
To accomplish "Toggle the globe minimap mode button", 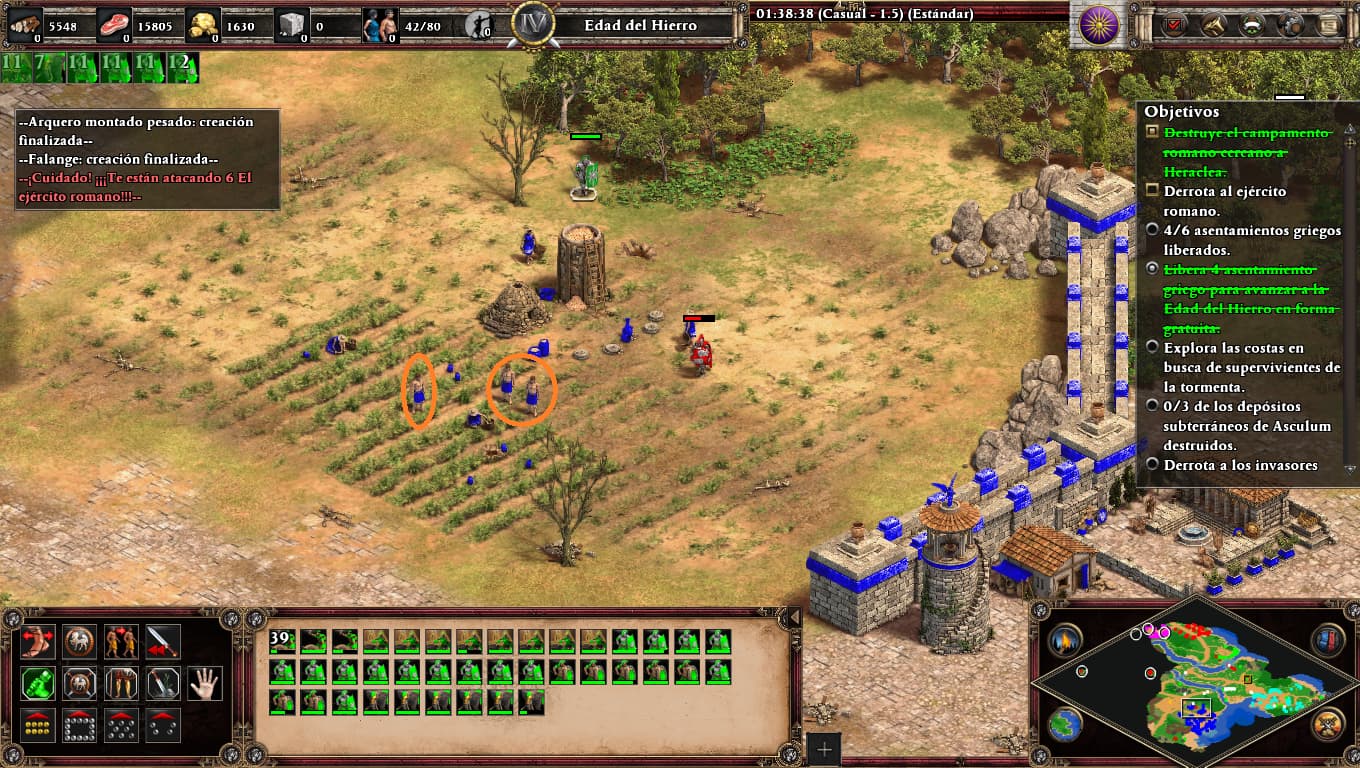I will (x=1066, y=723).
